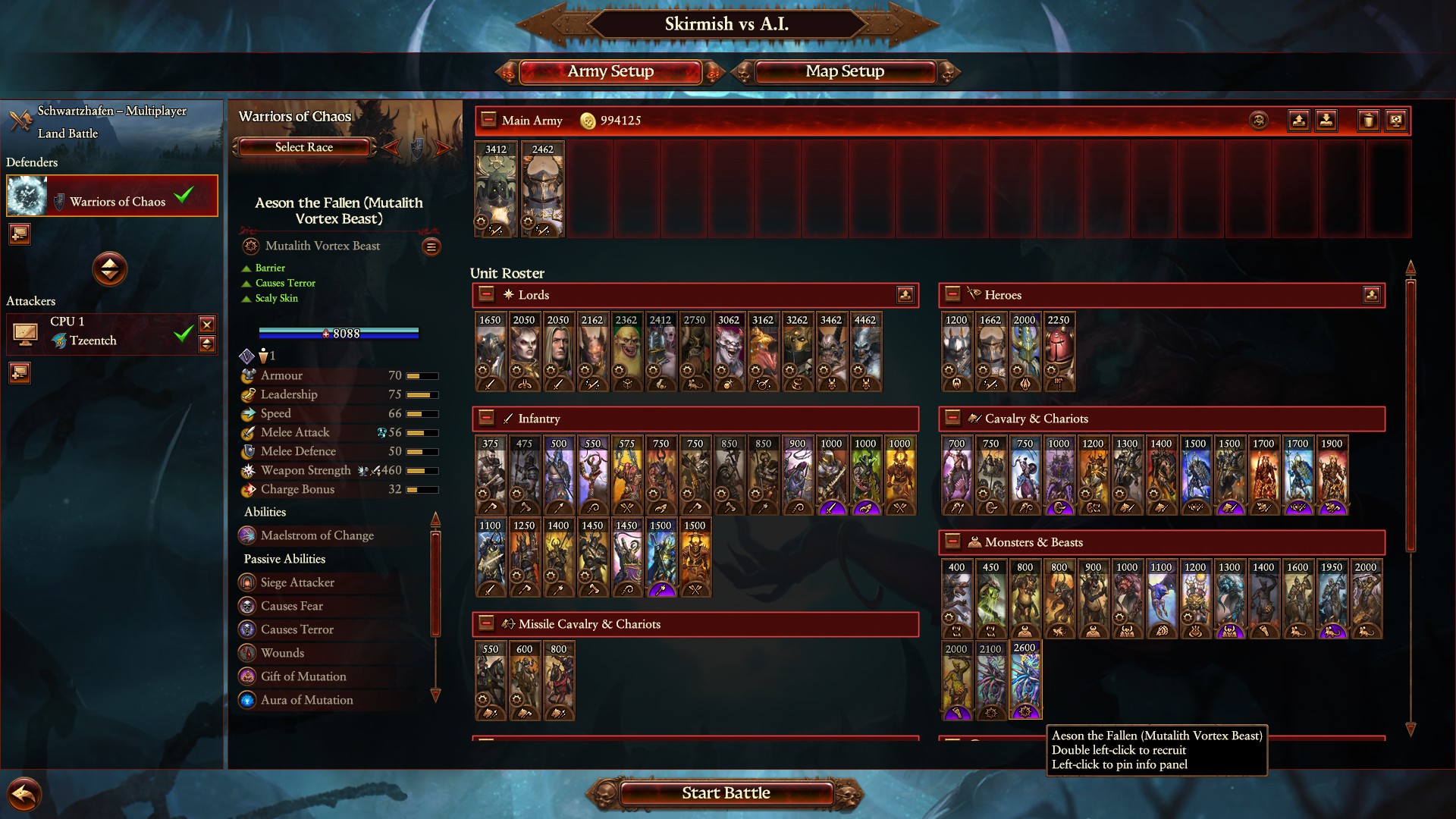1456x819 pixels.
Task: Switch to the Map Setup tab
Action: coord(844,71)
